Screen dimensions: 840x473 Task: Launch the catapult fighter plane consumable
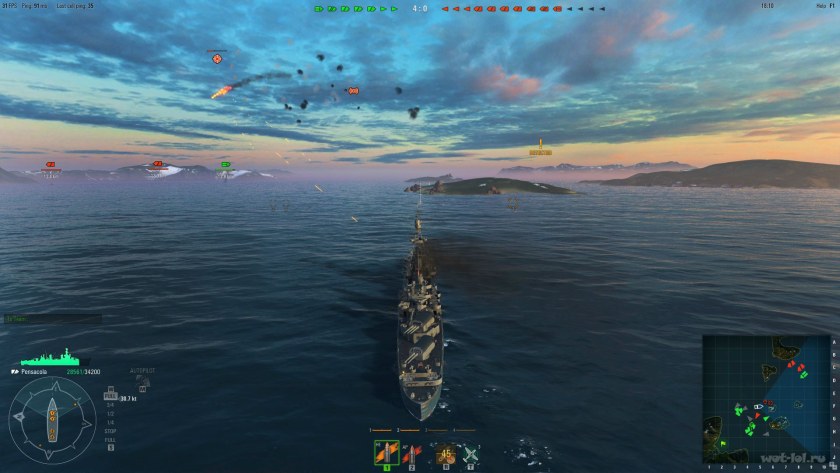[x=468, y=453]
